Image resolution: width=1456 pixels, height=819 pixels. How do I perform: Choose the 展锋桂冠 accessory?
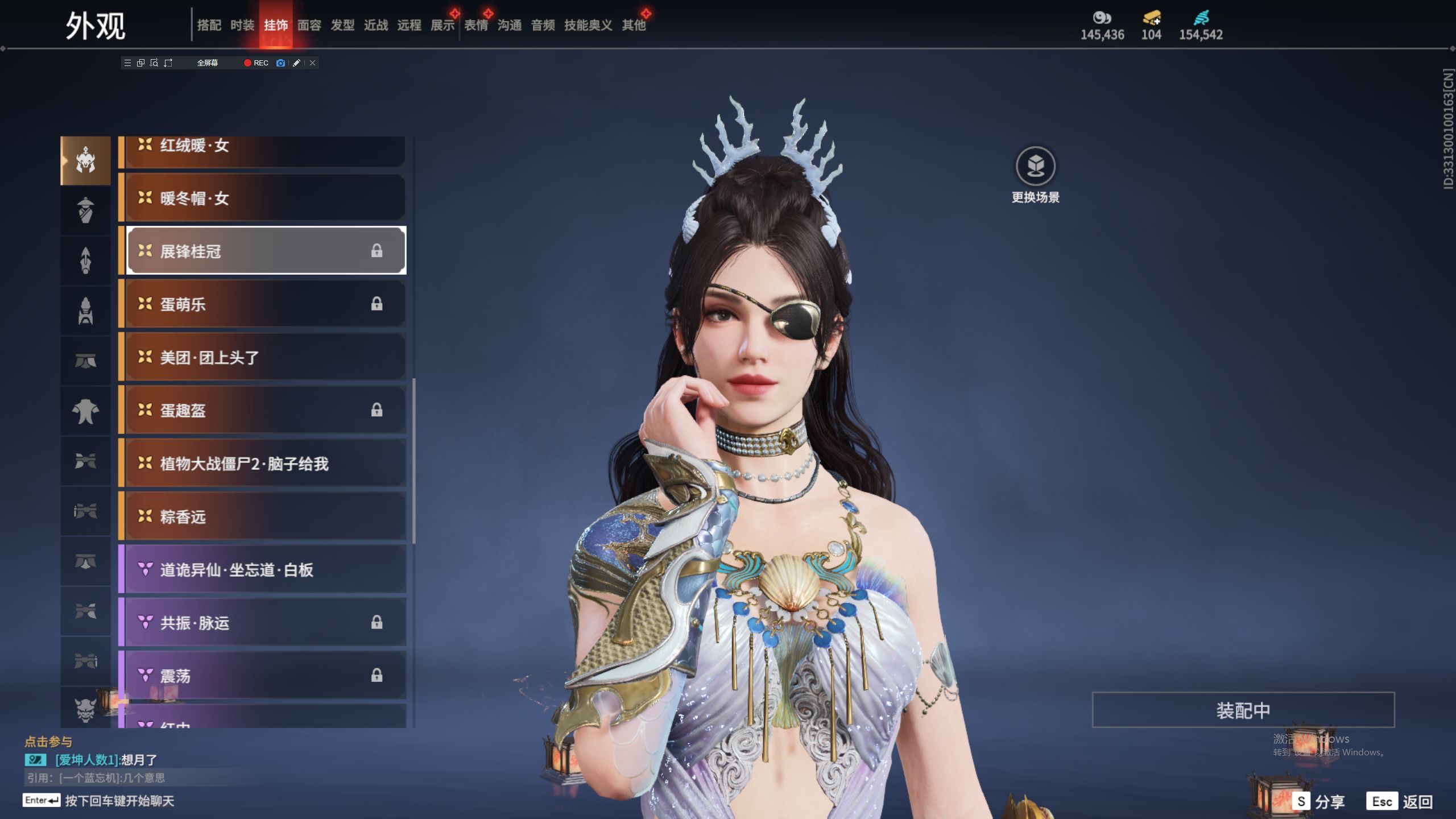(265, 251)
